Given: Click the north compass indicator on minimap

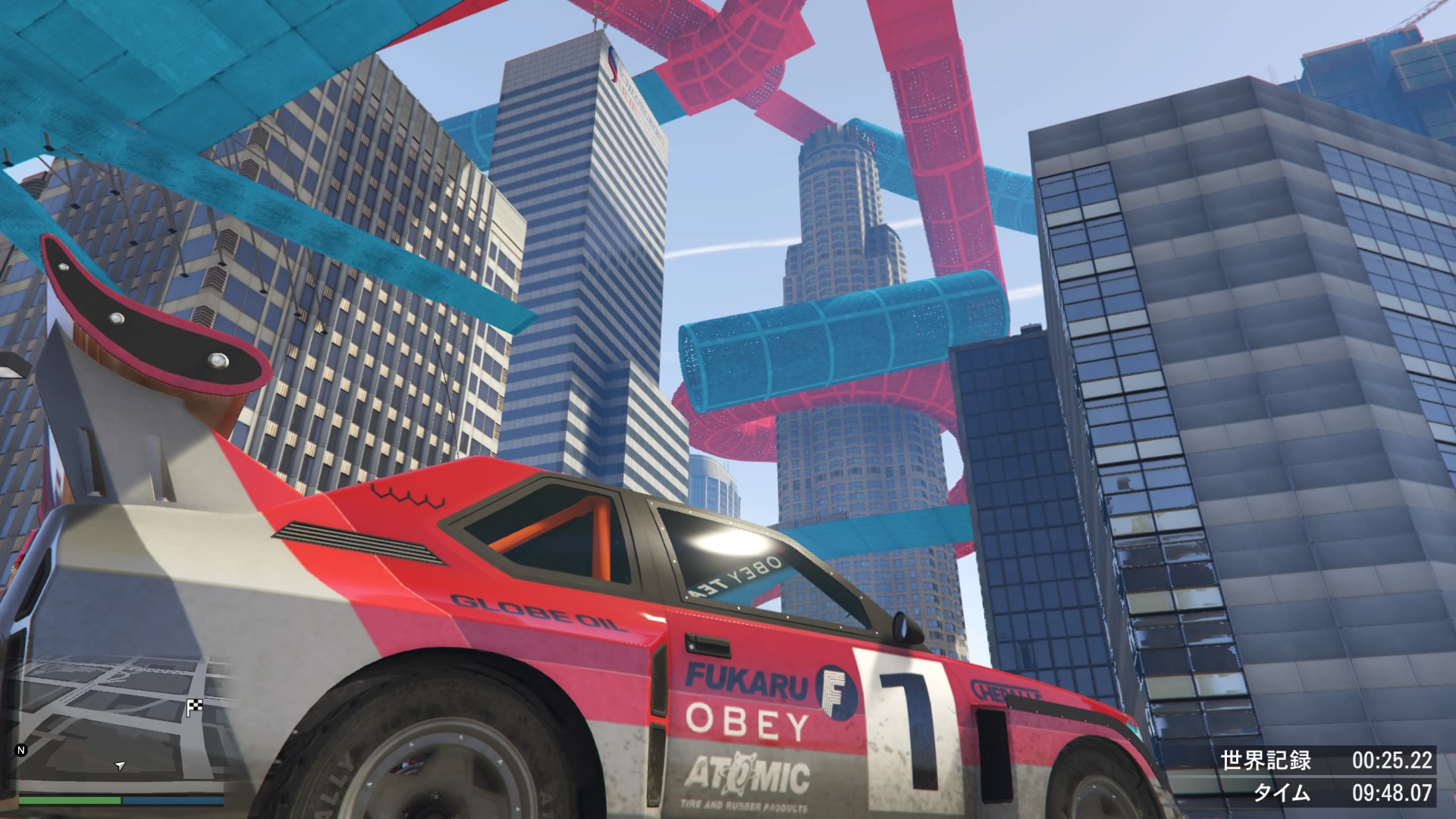Looking at the screenshot, I should point(21,751).
